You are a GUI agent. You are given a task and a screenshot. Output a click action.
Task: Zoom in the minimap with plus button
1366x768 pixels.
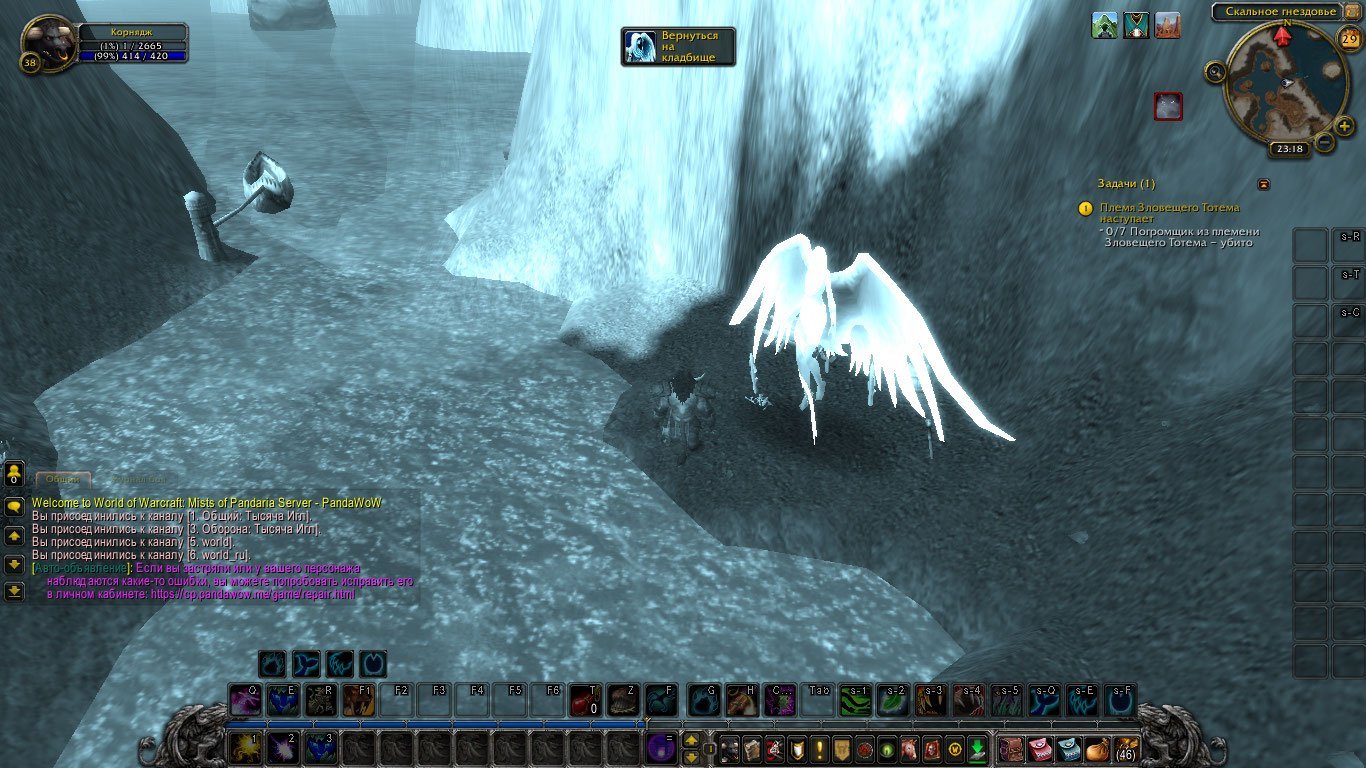coord(1345,126)
